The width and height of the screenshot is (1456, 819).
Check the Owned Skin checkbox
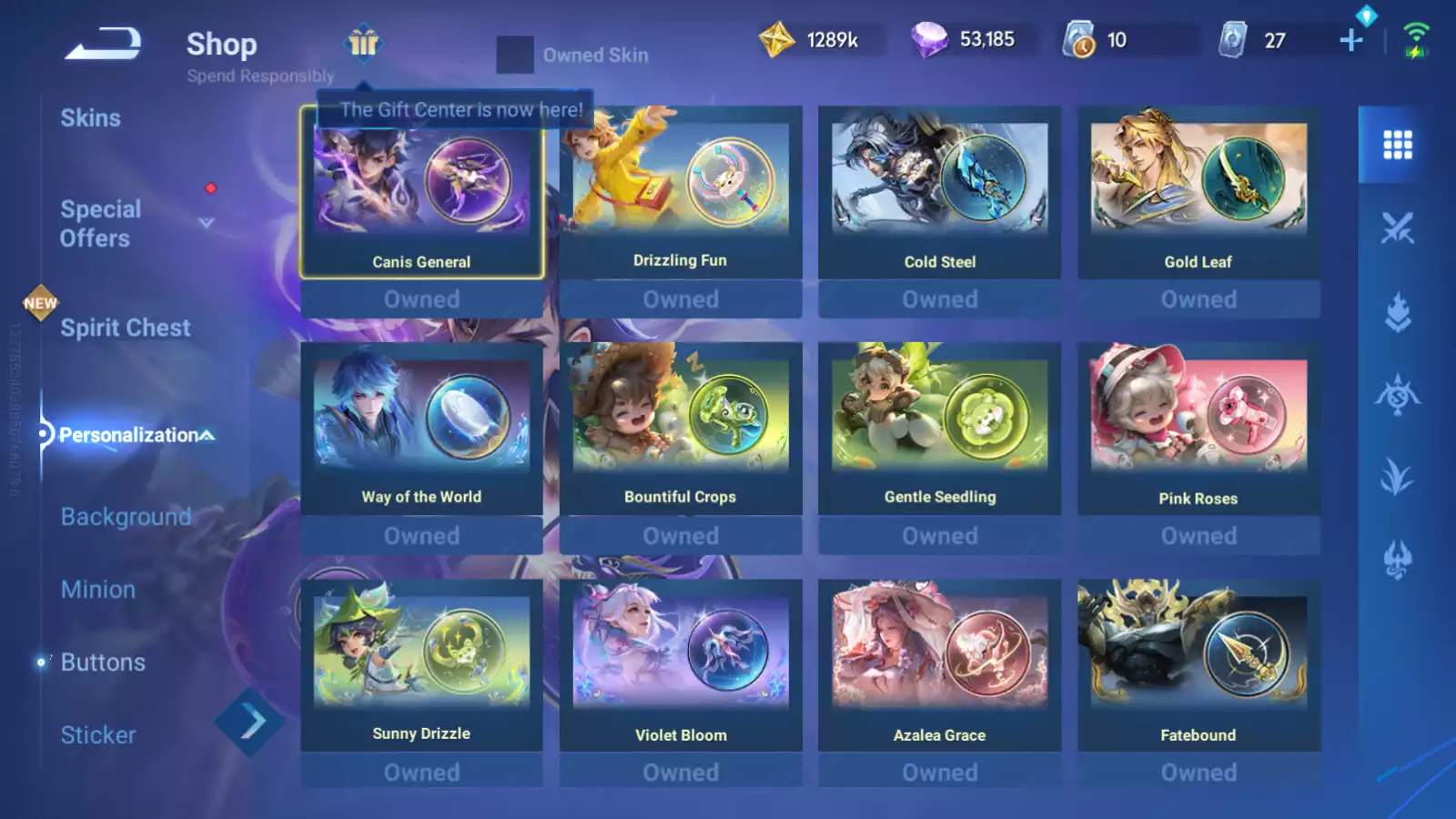coord(516,55)
